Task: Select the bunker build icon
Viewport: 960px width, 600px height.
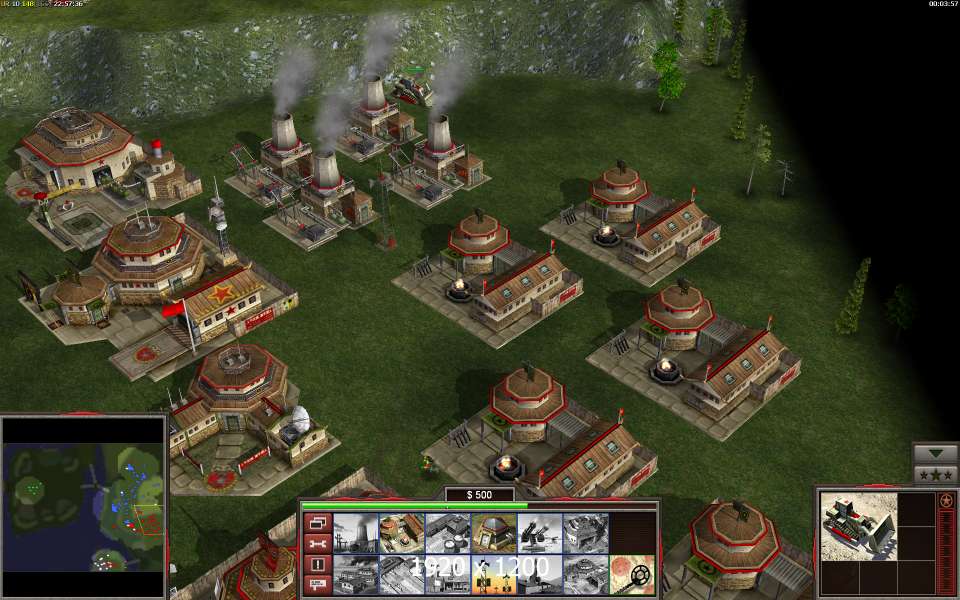Action: pyautogui.click(x=492, y=534)
